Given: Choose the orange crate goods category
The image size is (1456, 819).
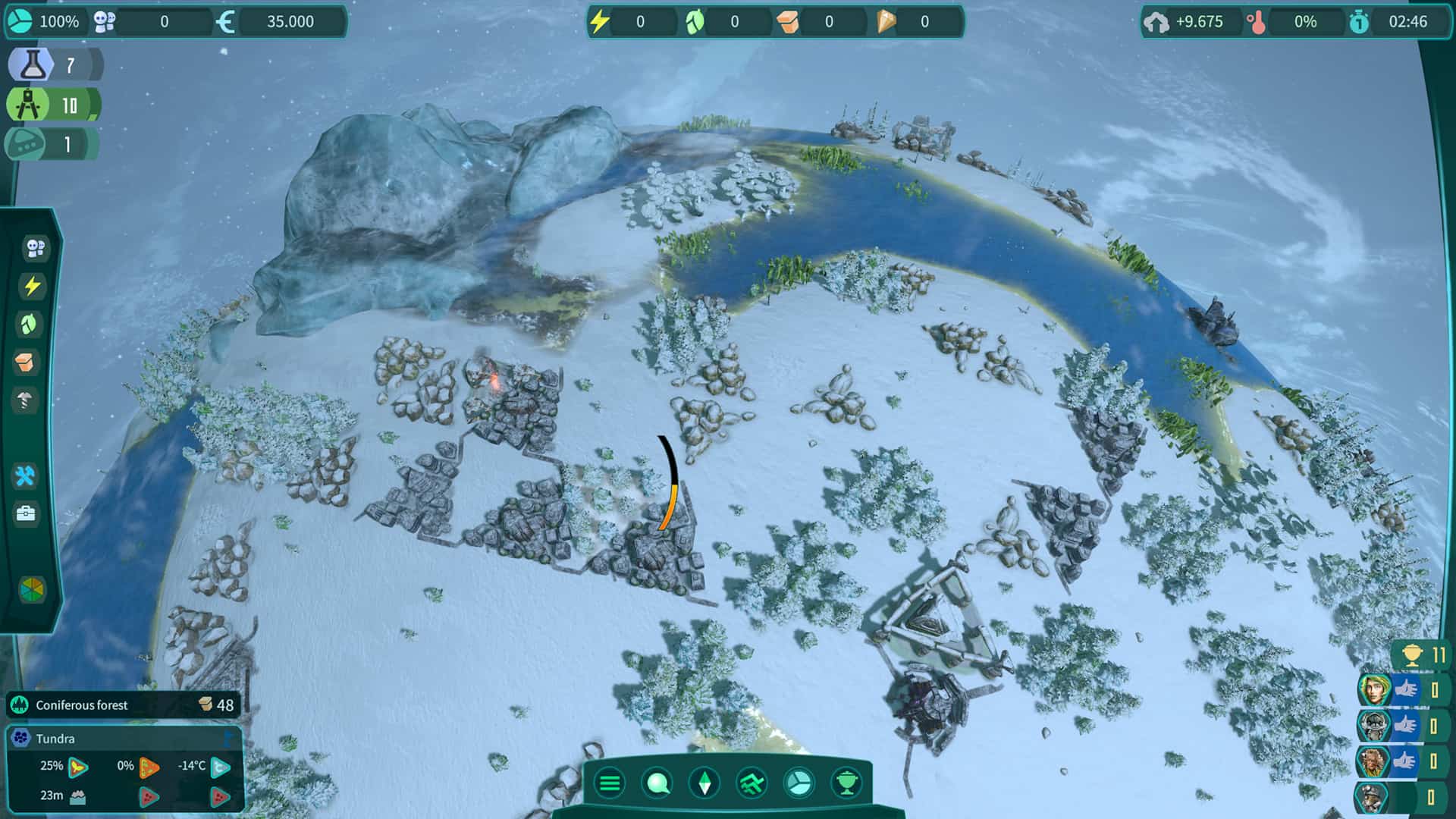Looking at the screenshot, I should click(x=26, y=362).
